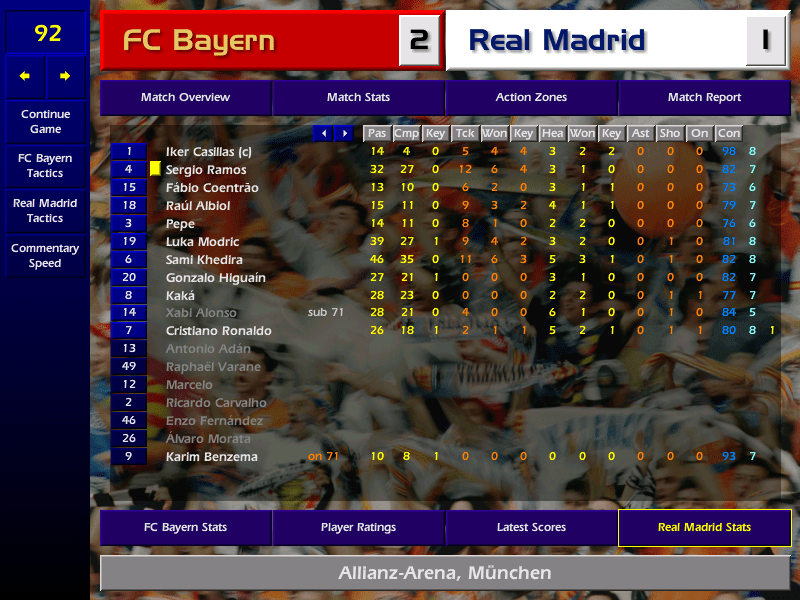Image resolution: width=800 pixels, height=600 pixels.
Task: Select Cristiano Ronaldo's player row
Action: pyautogui.click(x=218, y=331)
